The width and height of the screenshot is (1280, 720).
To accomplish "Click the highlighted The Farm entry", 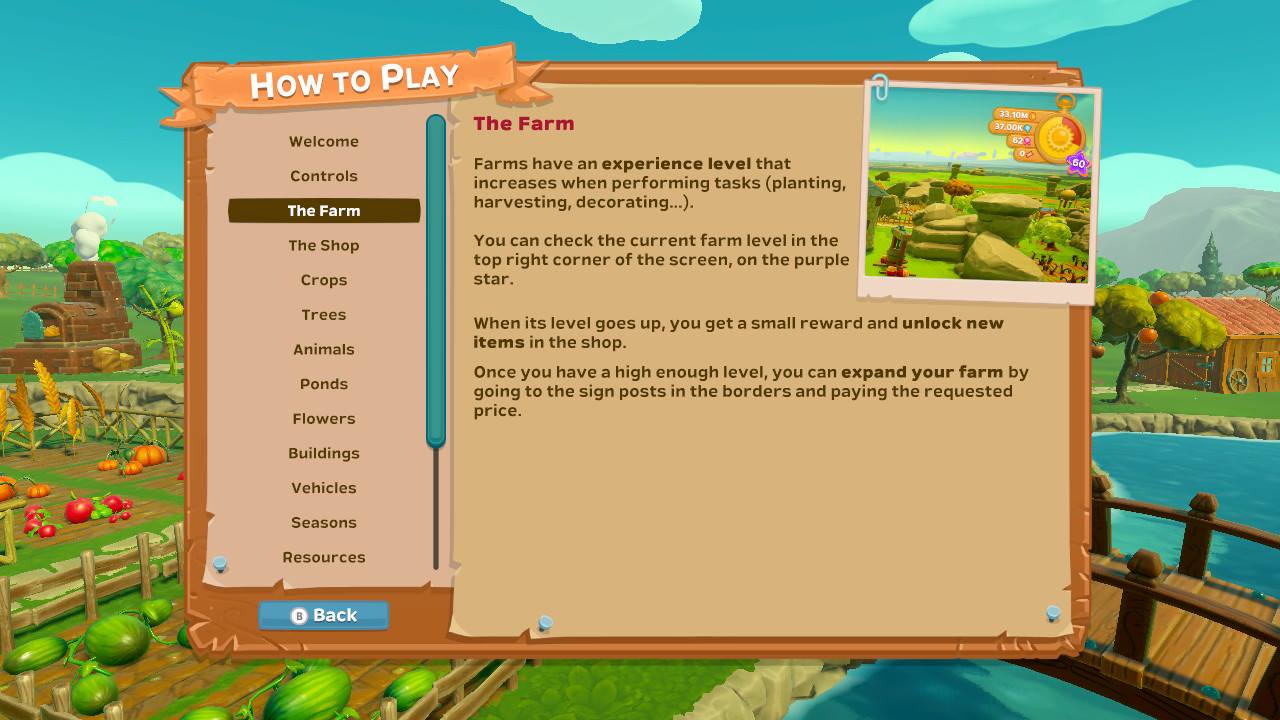I will pyautogui.click(x=324, y=211).
